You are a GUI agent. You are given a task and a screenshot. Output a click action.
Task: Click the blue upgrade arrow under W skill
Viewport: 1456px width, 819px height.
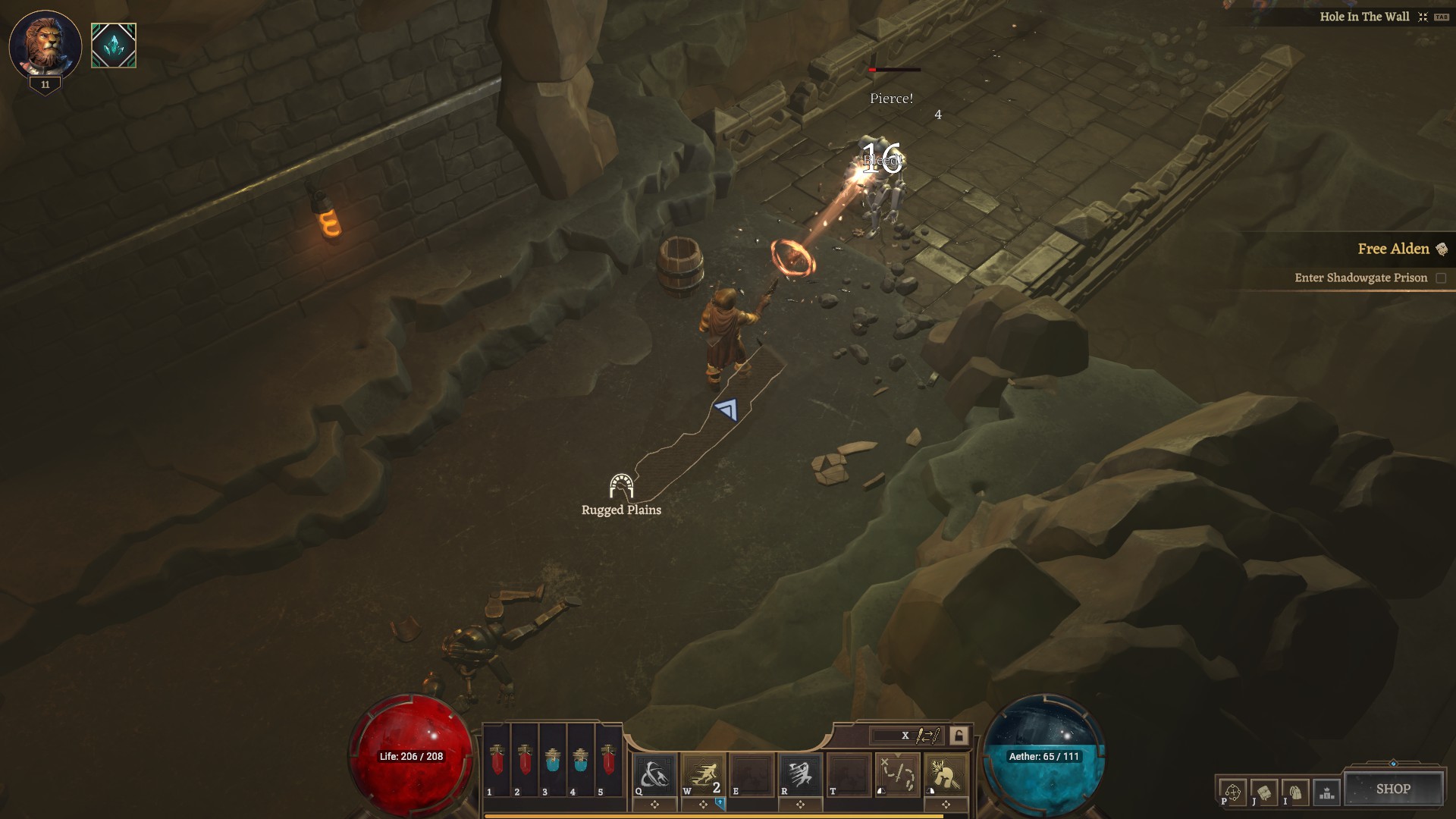pyautogui.click(x=720, y=802)
